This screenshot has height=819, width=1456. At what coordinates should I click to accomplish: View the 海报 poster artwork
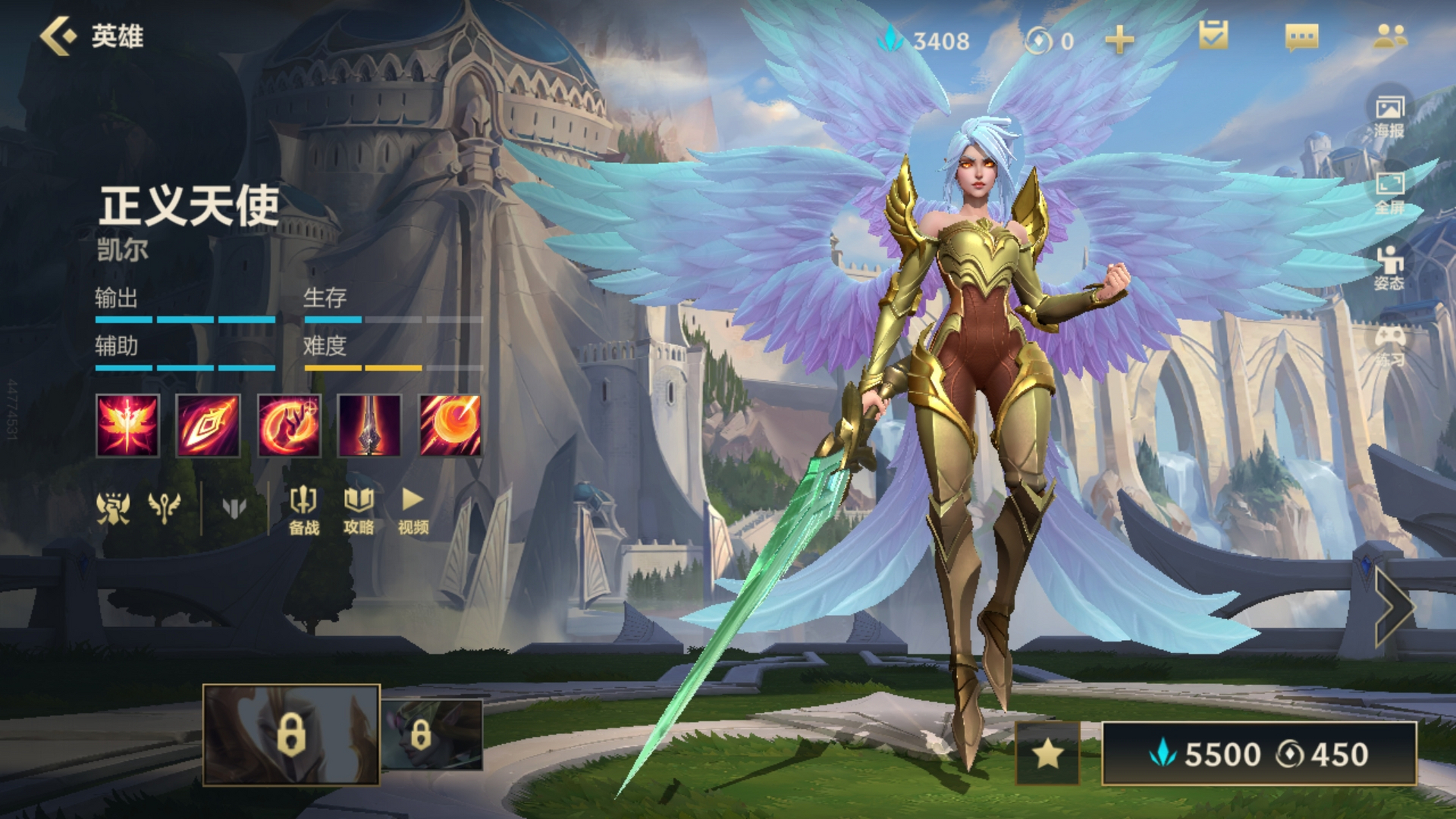point(1389,116)
